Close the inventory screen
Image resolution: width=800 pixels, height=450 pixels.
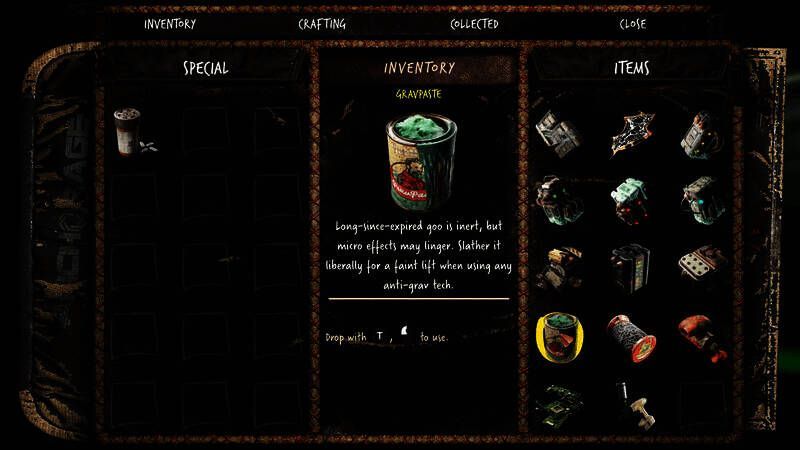pyautogui.click(x=633, y=24)
